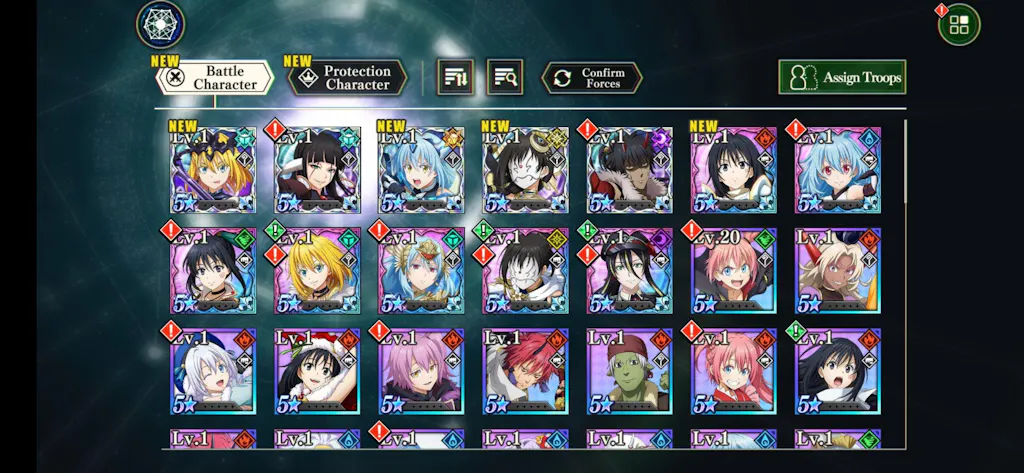The width and height of the screenshot is (1024, 473).
Task: Open the grid menu icon
Action: 959,25
